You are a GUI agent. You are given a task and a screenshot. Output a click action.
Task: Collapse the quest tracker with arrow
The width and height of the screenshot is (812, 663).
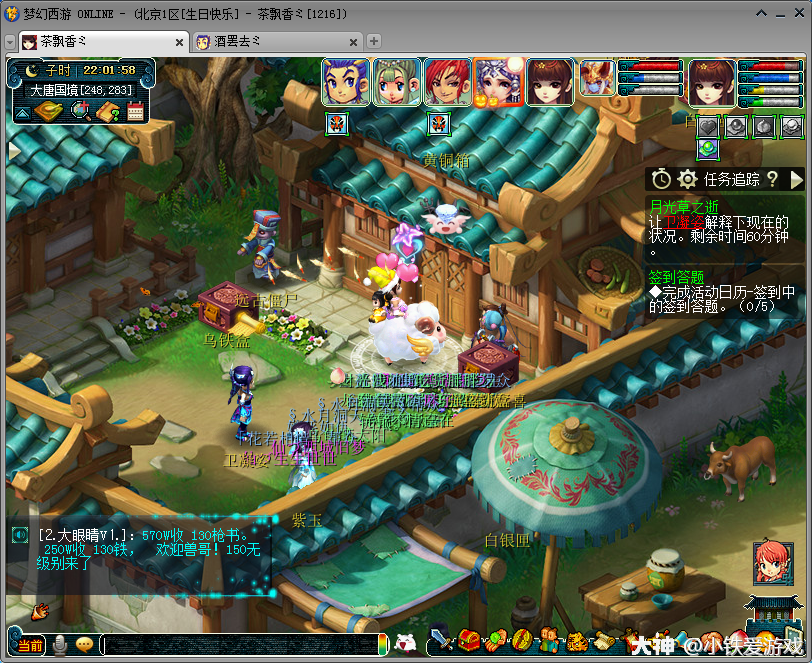(x=797, y=179)
